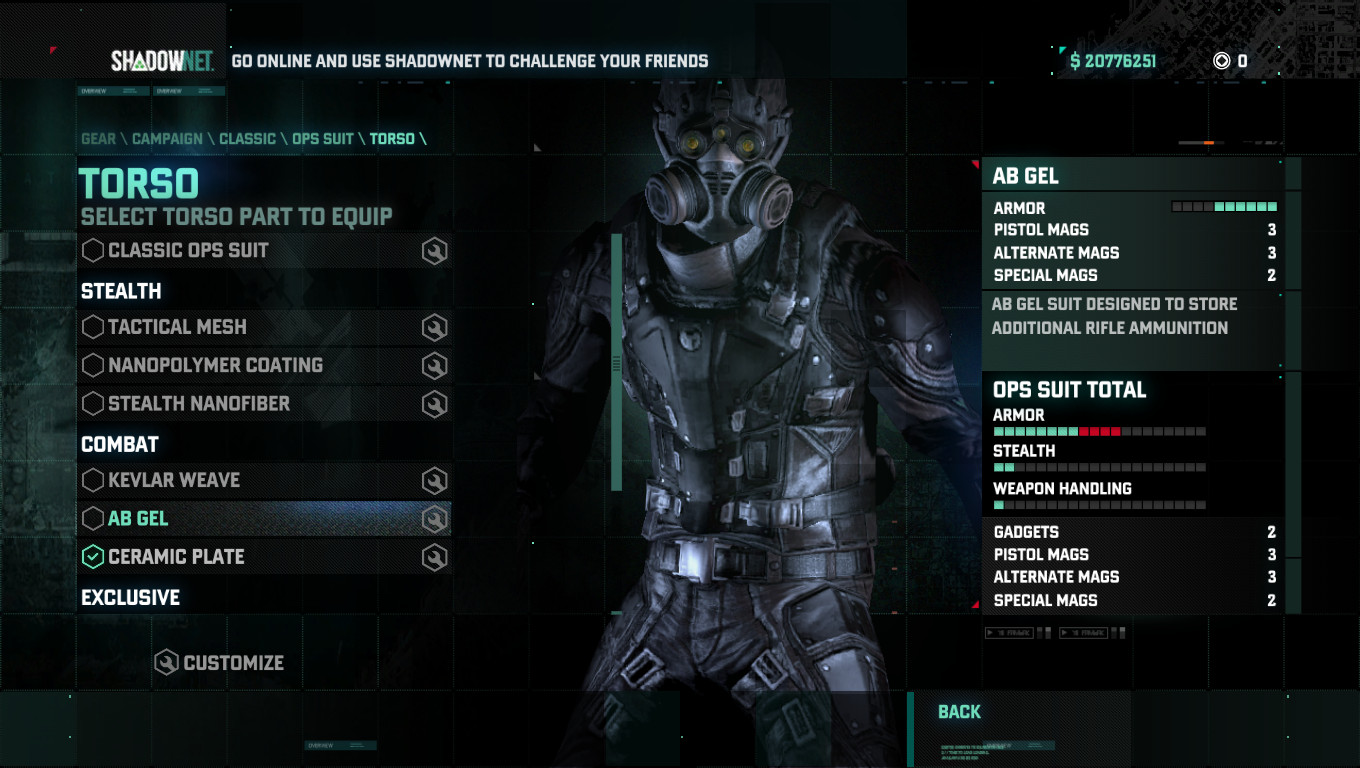Click the wrench icon beside Ceramic Plate
Image resolution: width=1360 pixels, height=768 pixels.
tap(434, 557)
